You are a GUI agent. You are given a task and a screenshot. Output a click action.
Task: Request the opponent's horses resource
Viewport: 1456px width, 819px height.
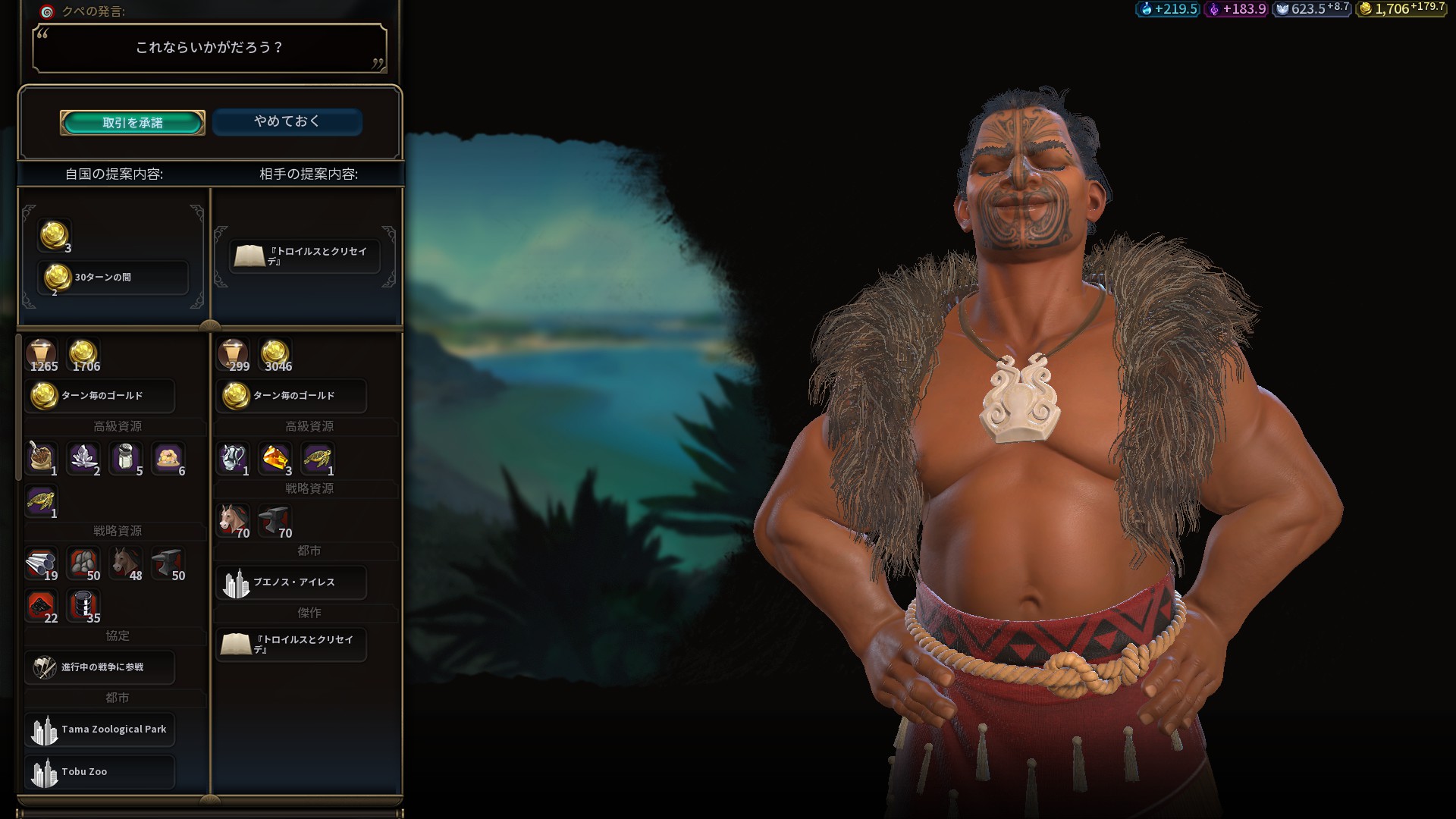click(x=234, y=522)
